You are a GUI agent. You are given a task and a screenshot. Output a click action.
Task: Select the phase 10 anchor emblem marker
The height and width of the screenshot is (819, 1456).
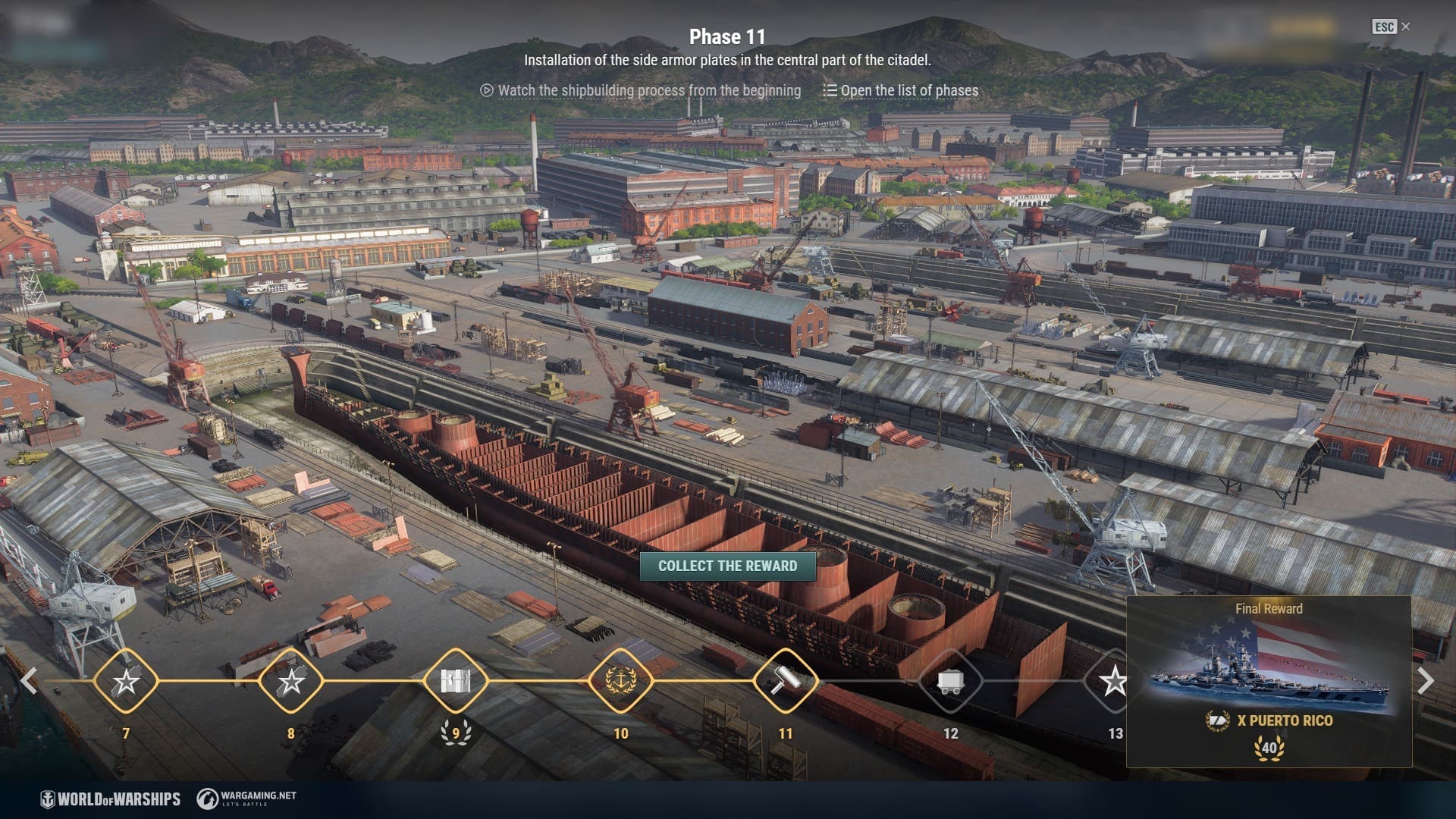pos(620,681)
